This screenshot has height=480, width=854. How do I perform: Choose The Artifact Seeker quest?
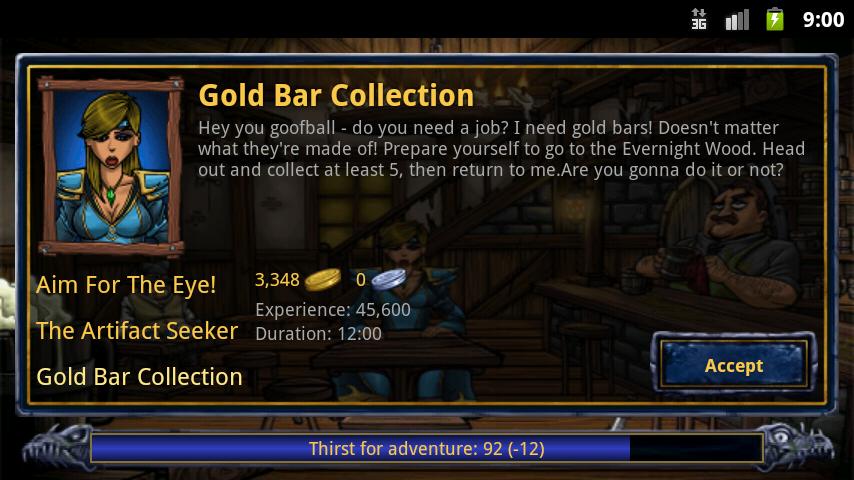(137, 331)
